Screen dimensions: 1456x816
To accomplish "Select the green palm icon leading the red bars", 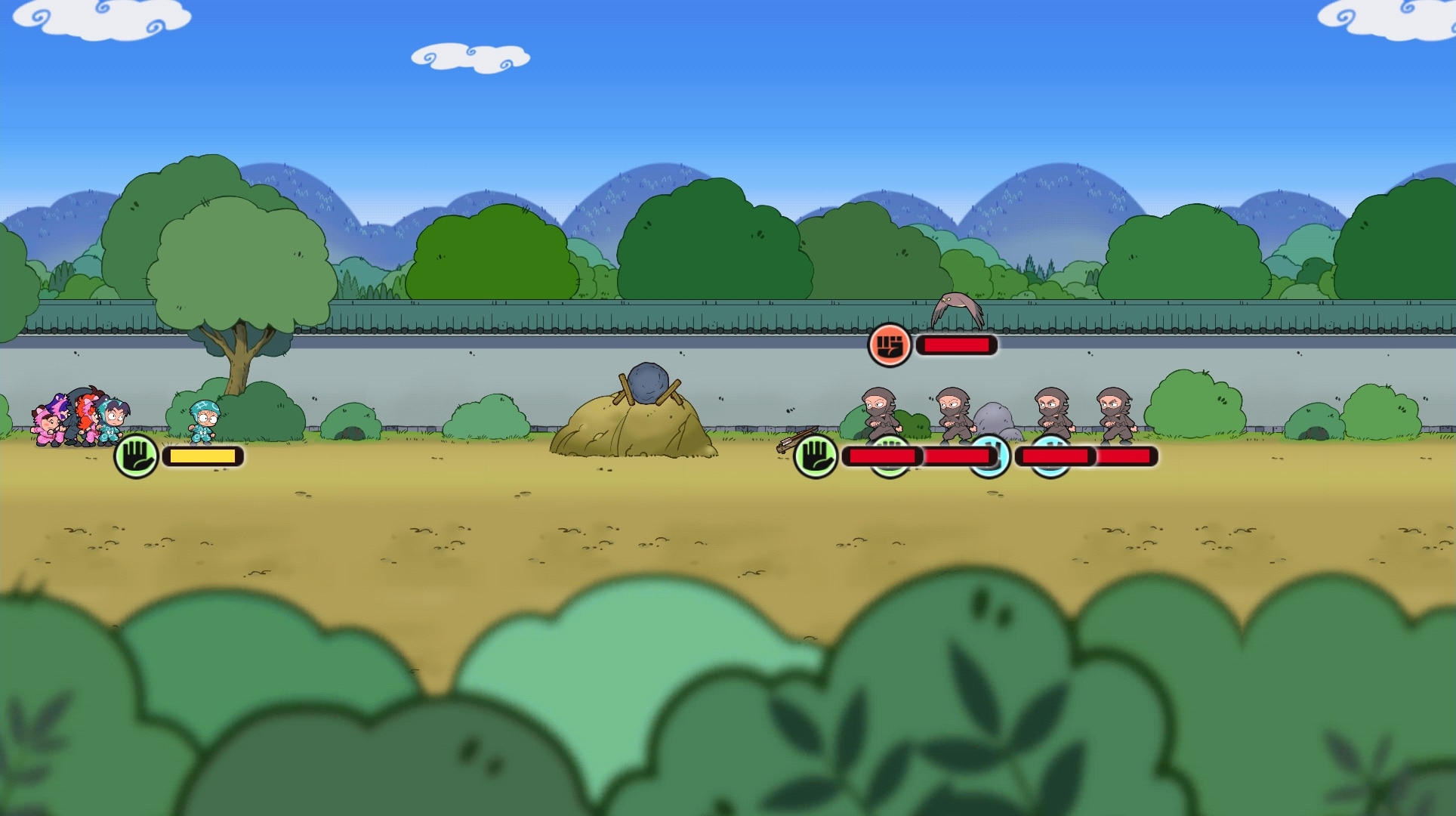I will [x=816, y=456].
